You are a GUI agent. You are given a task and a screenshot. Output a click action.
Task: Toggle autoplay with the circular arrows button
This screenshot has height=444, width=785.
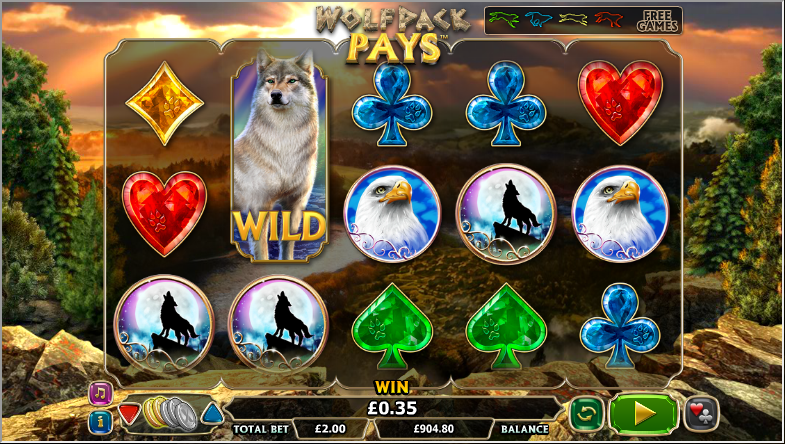point(586,413)
